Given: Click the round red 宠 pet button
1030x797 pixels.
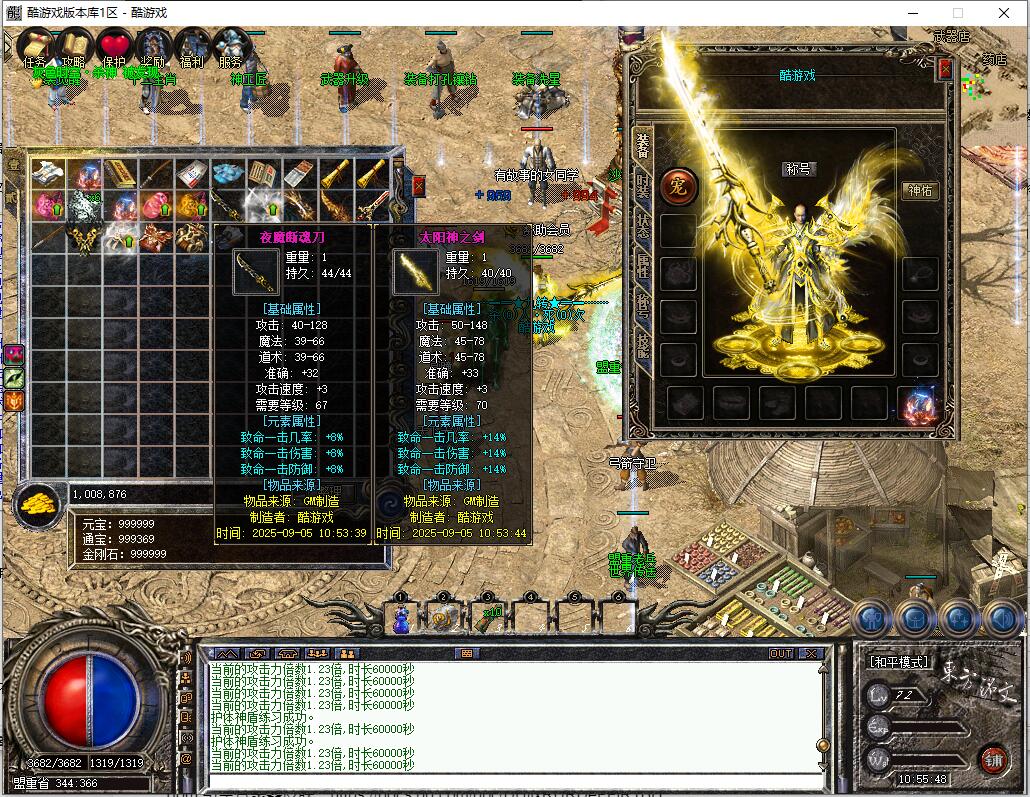Looking at the screenshot, I should 678,185.
